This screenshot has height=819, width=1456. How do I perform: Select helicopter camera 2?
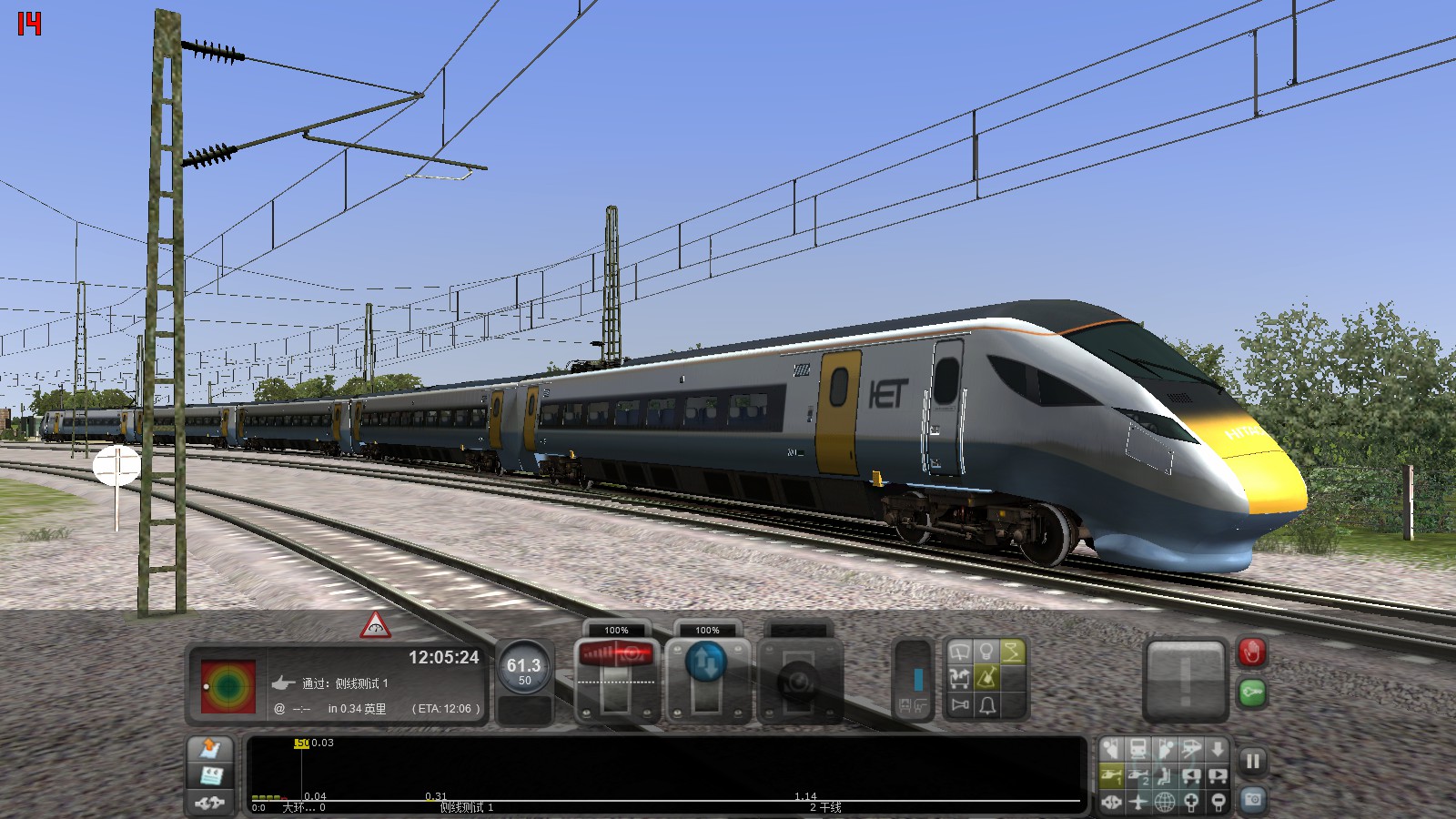coord(1137,776)
